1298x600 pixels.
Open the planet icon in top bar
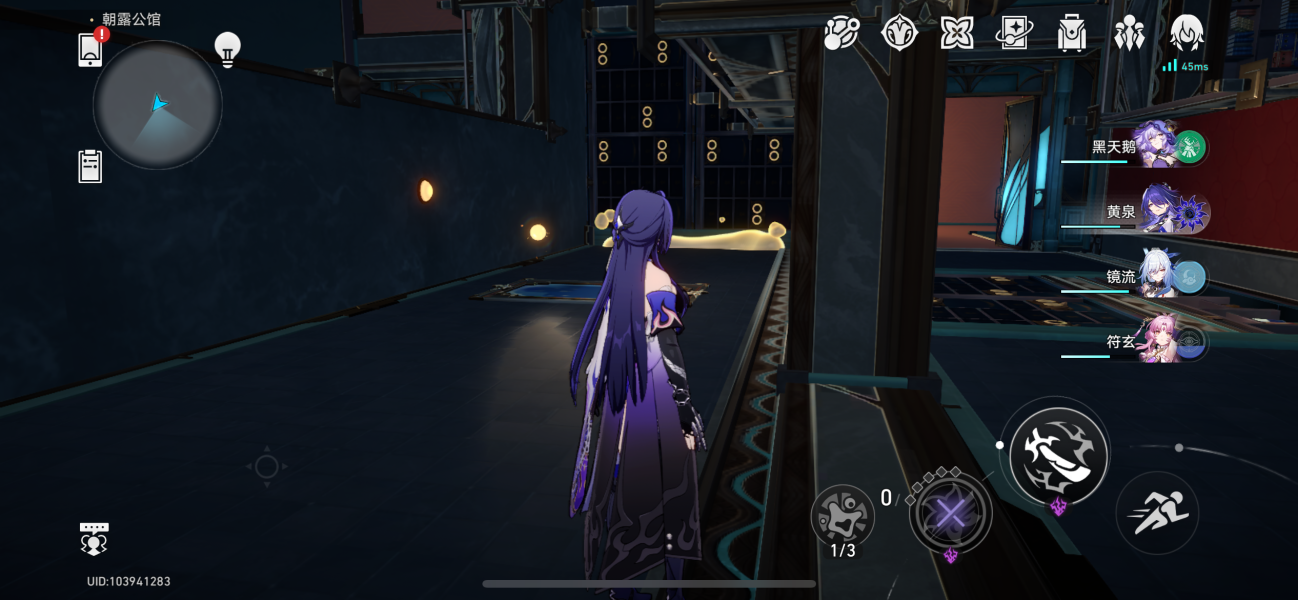point(841,34)
